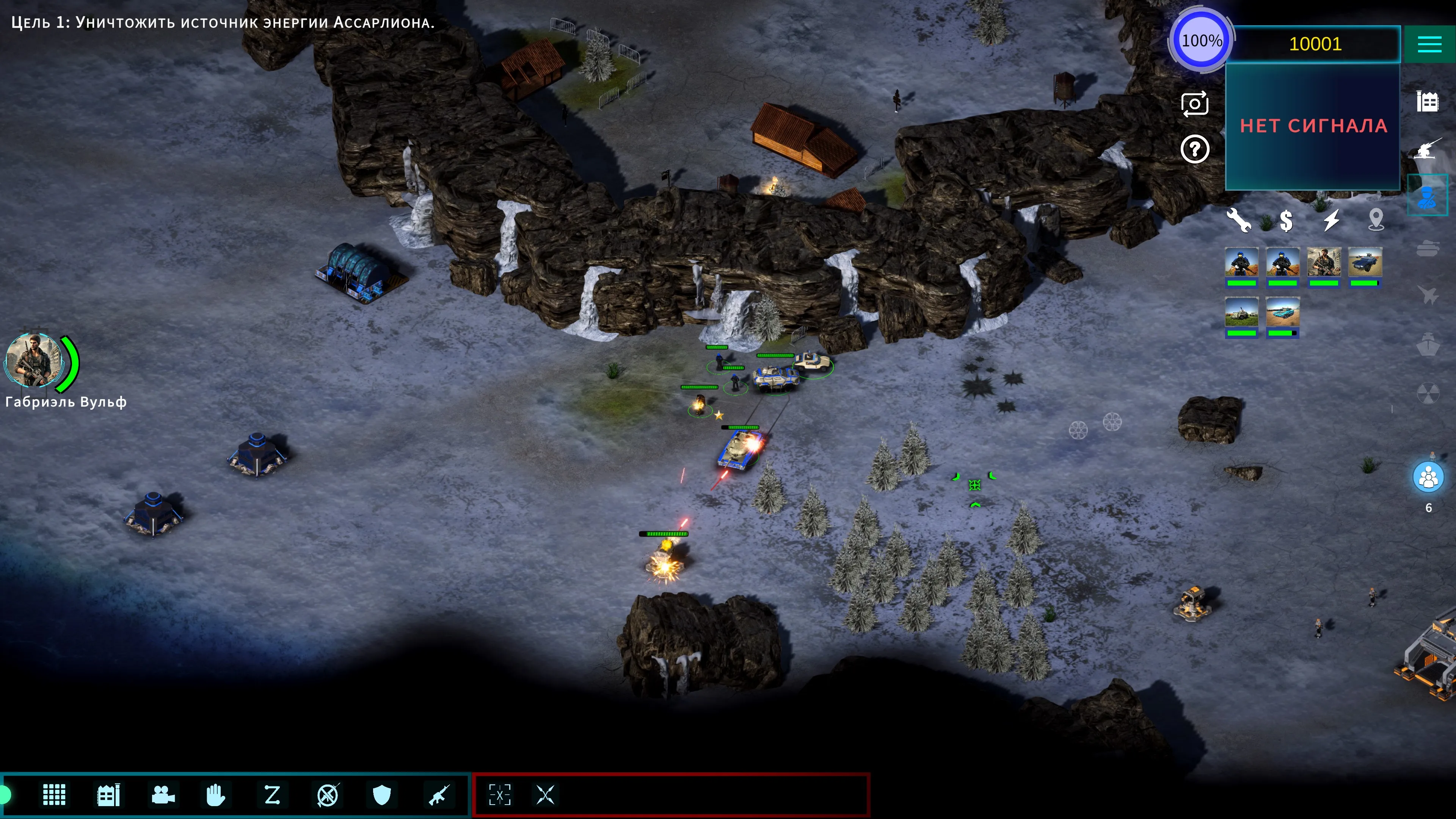Select the blue police car unit card
This screenshot has width=1456, height=819.
pyautogui.click(x=1365, y=266)
